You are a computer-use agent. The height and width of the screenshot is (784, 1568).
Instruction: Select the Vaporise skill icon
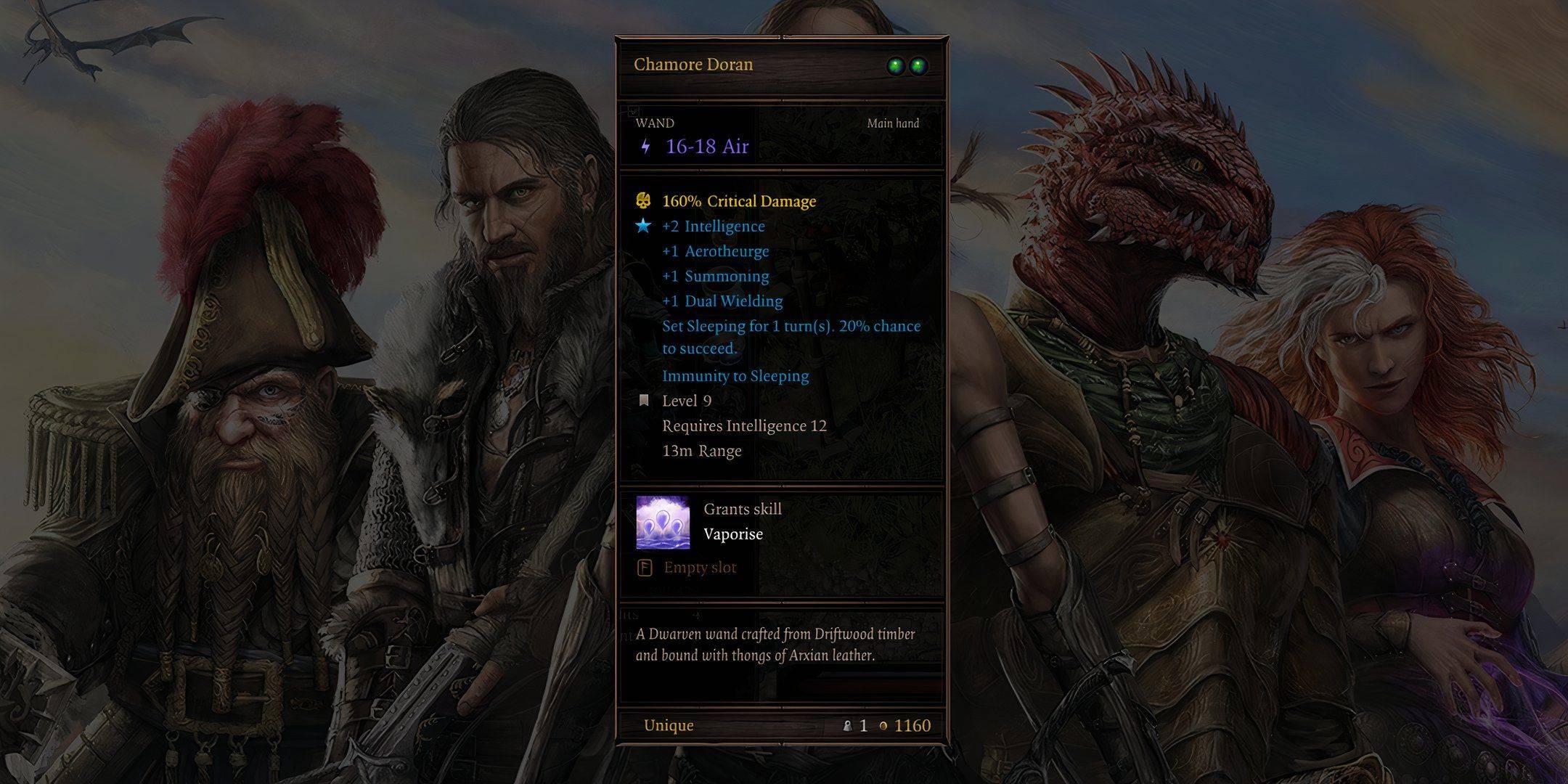(662, 522)
